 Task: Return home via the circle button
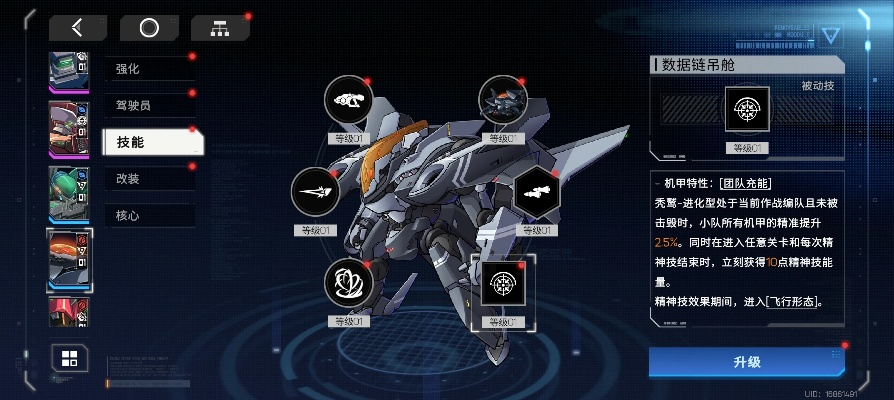click(x=149, y=28)
